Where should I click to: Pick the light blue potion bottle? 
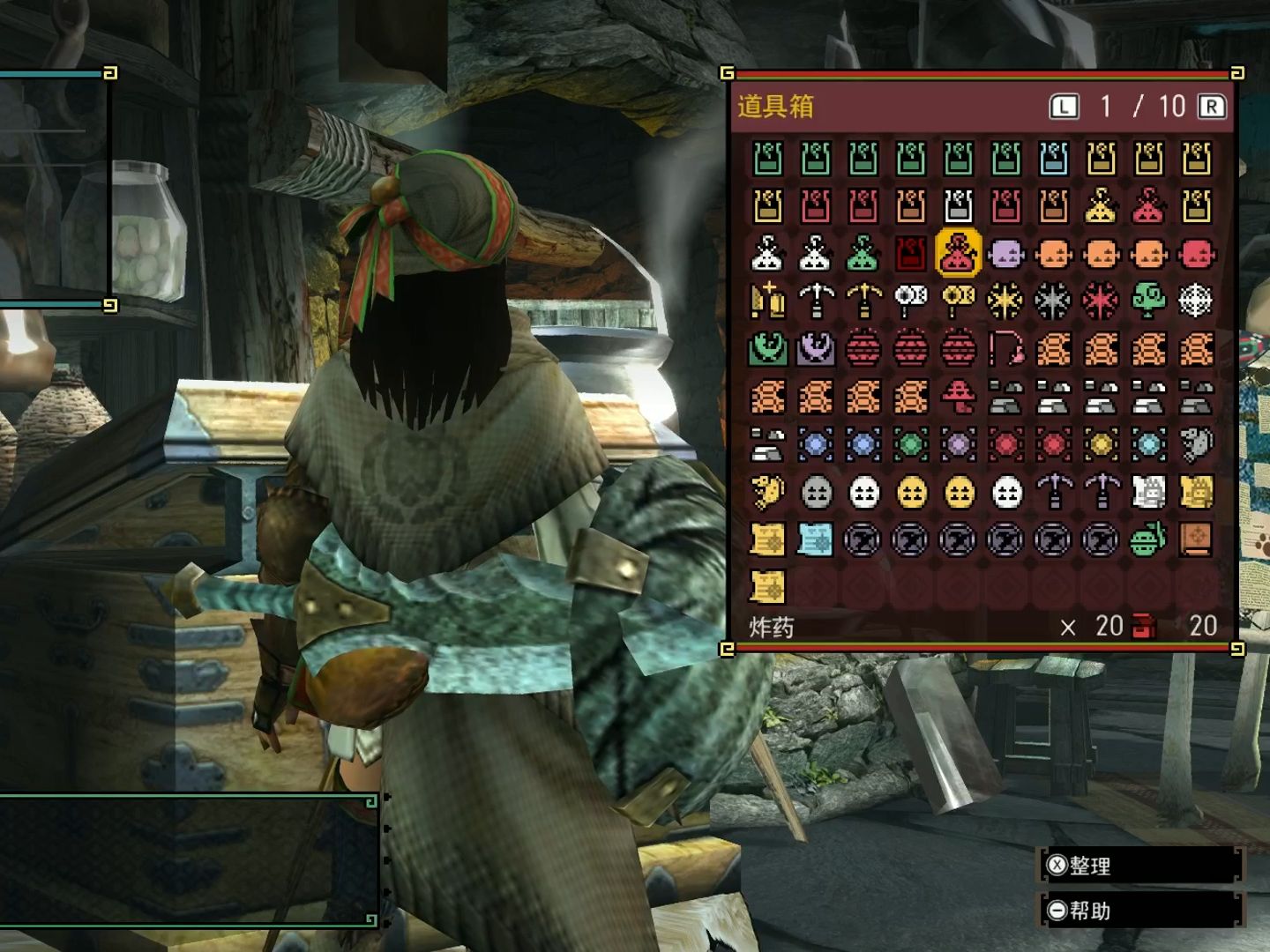(1053, 159)
